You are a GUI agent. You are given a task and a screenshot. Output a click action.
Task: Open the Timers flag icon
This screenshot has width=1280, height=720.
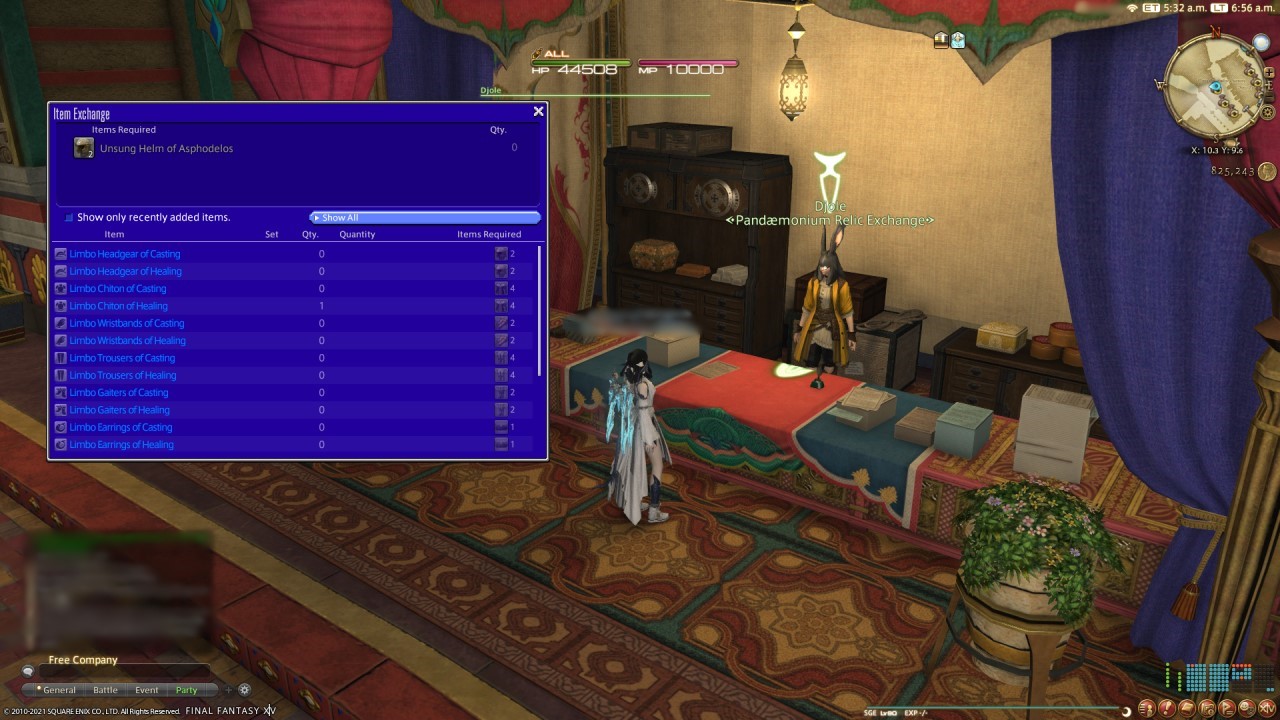(1225, 708)
